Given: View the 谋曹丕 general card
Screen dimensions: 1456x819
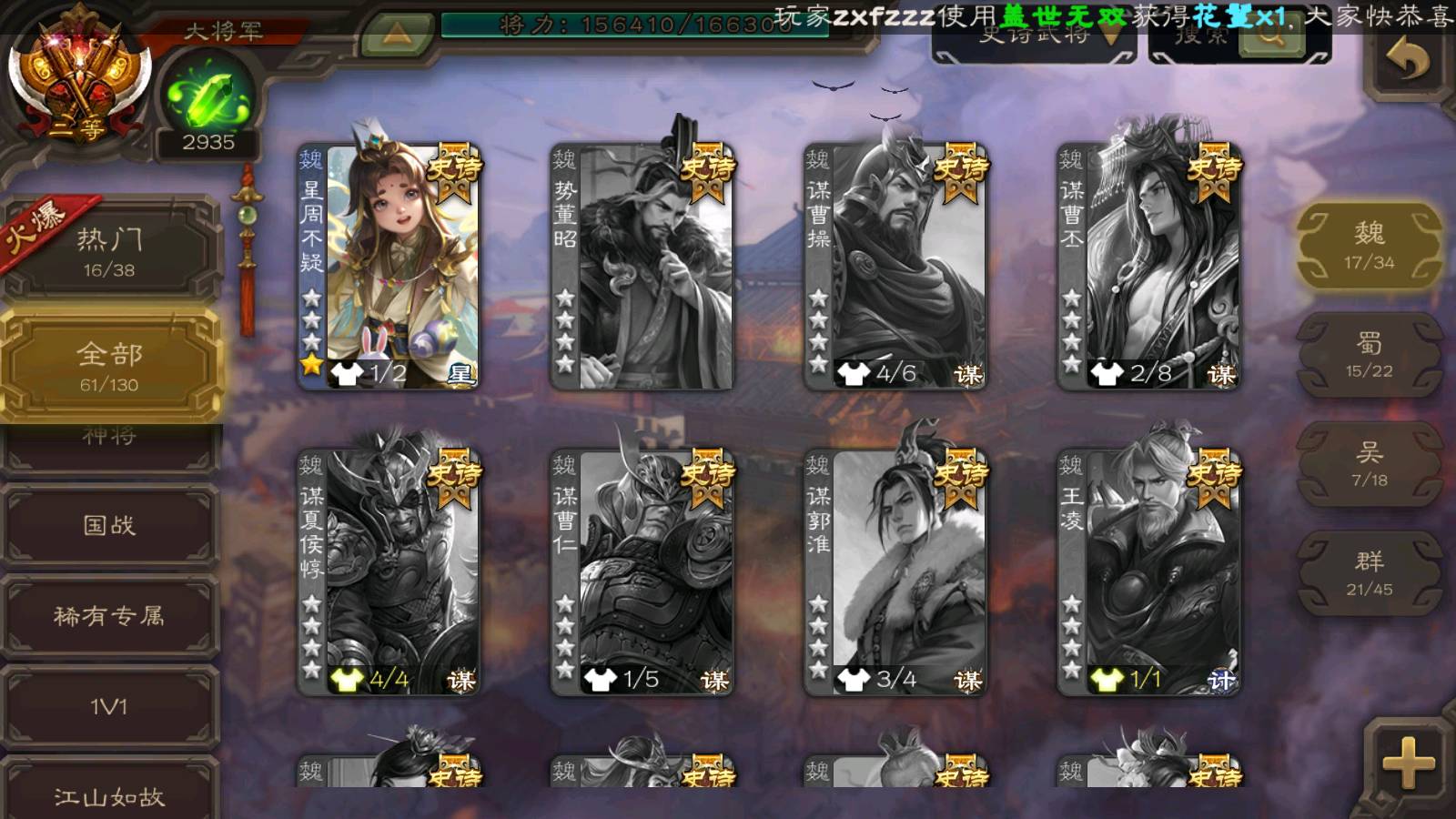Looking at the screenshot, I should point(1148,268).
